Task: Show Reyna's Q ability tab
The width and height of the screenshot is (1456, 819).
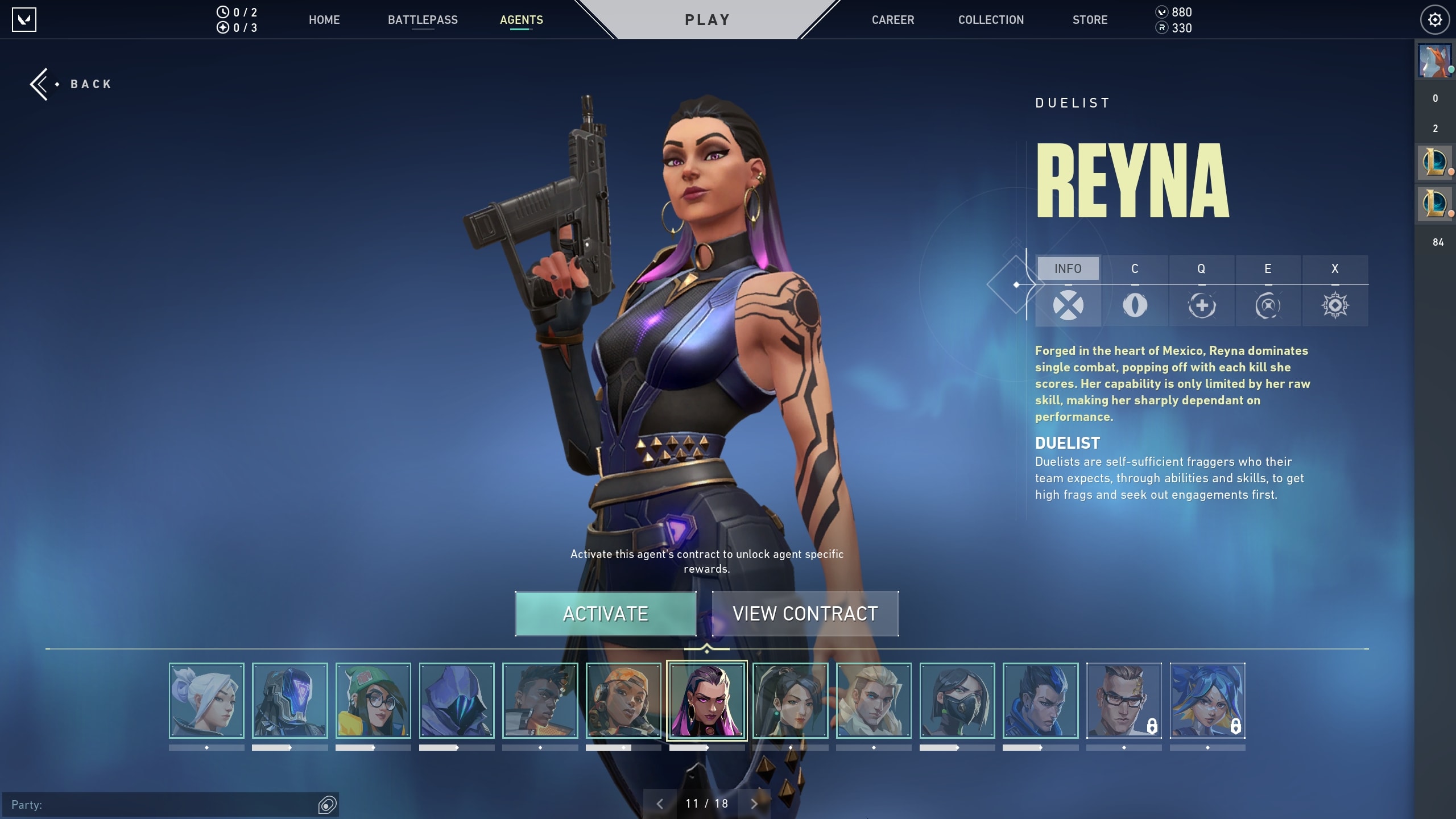Action: click(1201, 291)
